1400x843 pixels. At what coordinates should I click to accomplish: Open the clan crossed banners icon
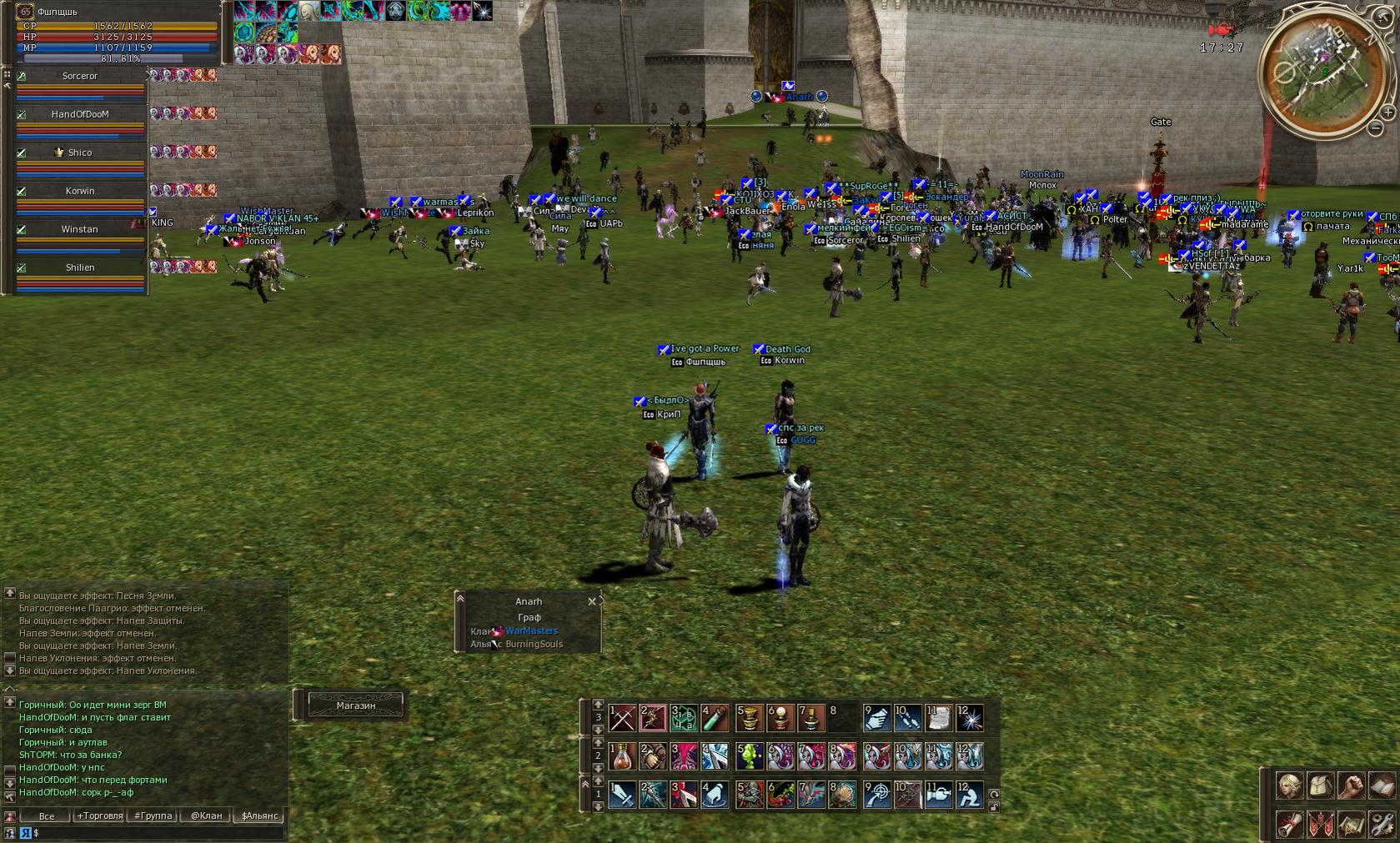tap(1321, 825)
